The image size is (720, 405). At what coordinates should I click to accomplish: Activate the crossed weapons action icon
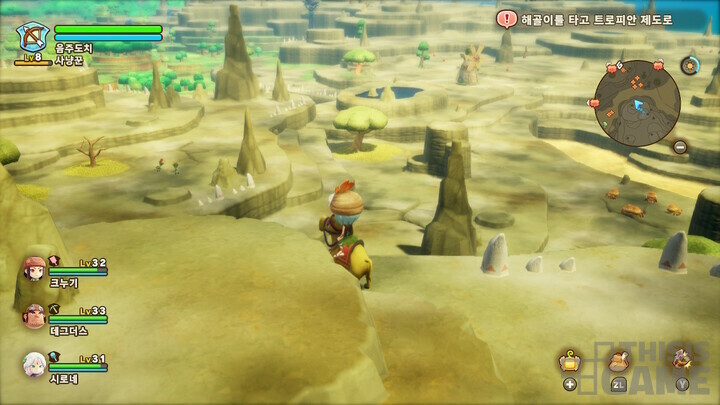click(x=682, y=358)
